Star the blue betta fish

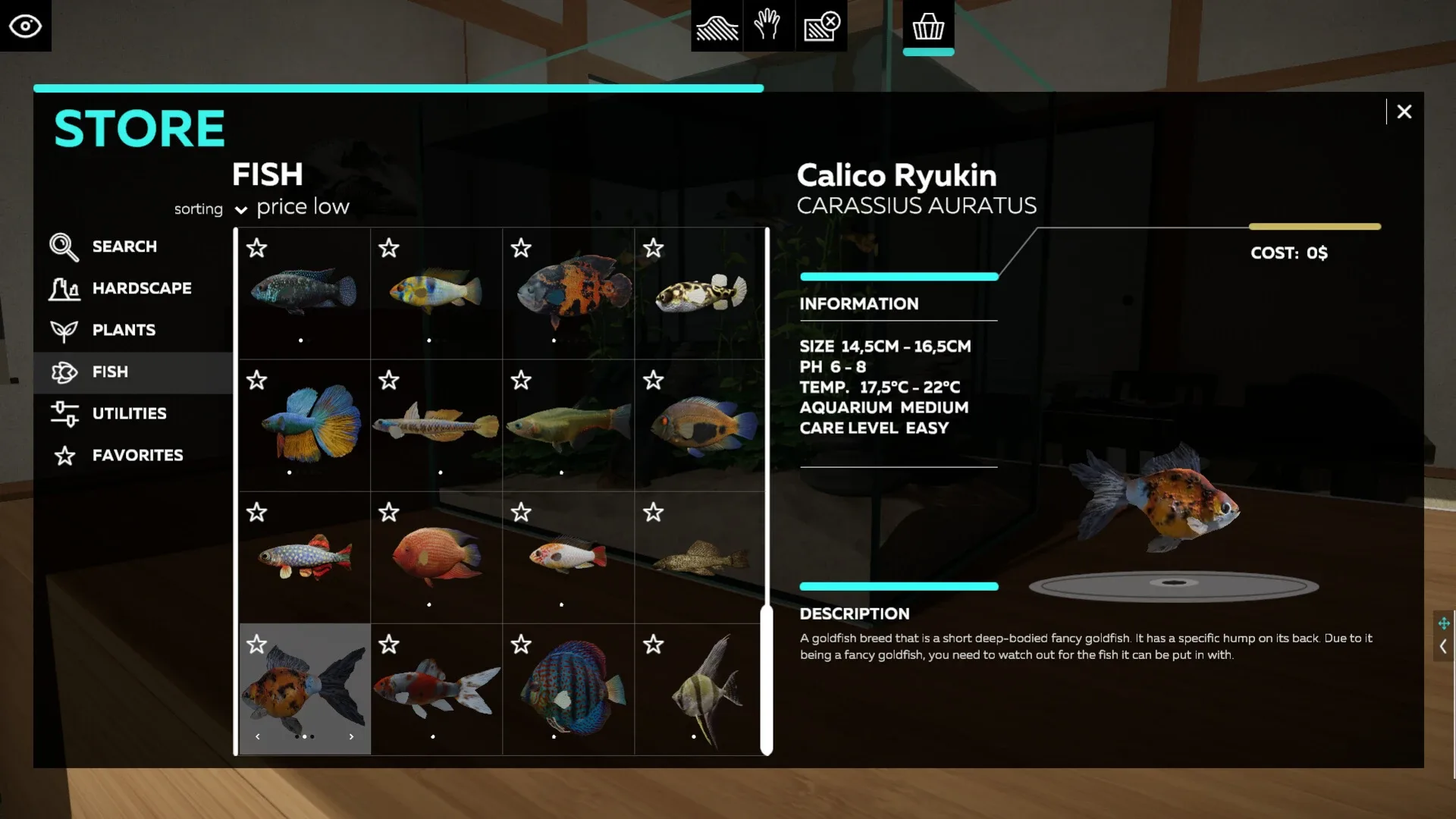point(257,380)
